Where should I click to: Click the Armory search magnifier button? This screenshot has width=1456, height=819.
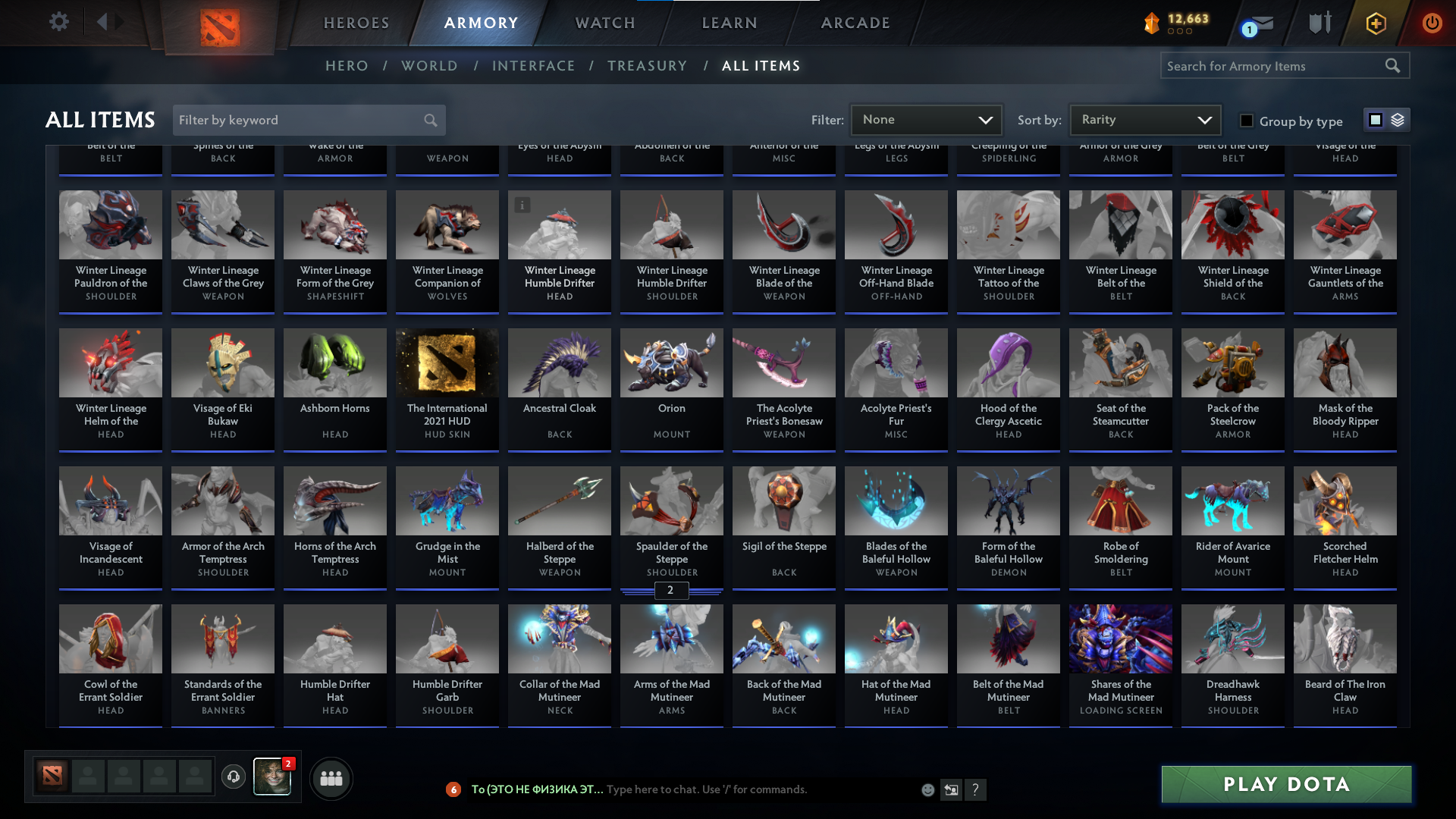click(1394, 66)
